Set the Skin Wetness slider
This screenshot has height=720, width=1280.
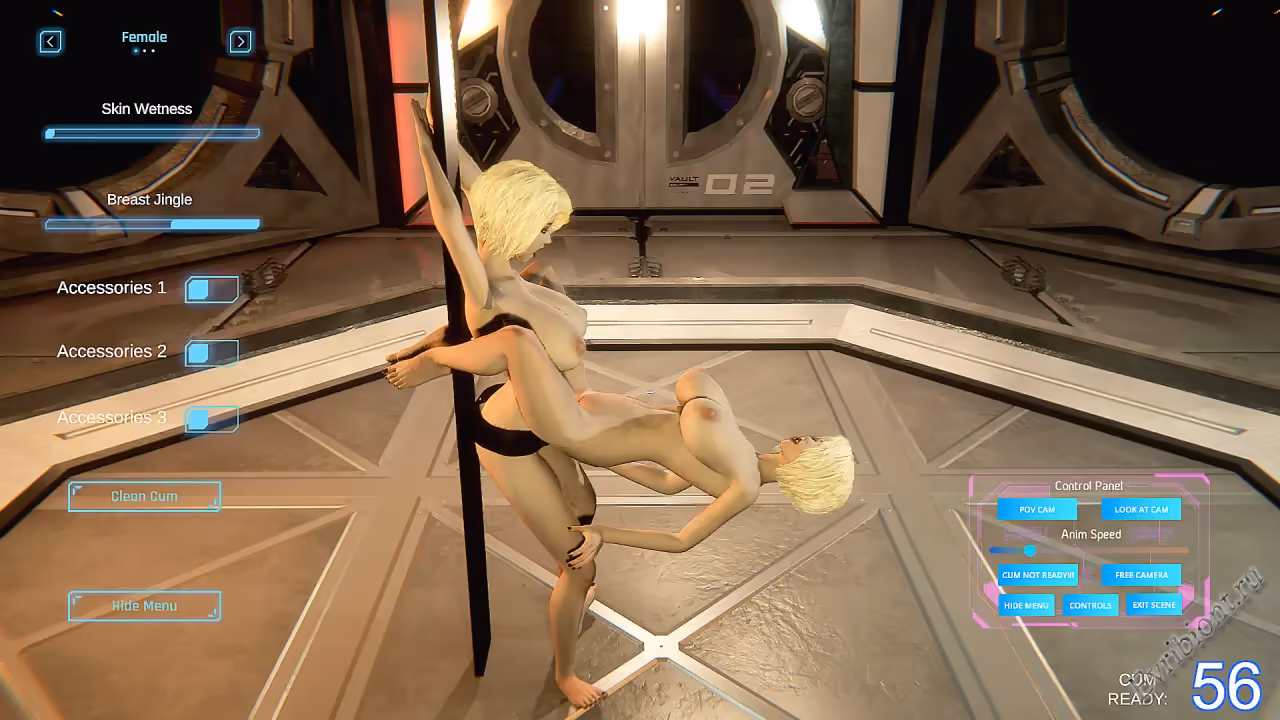tap(152, 133)
